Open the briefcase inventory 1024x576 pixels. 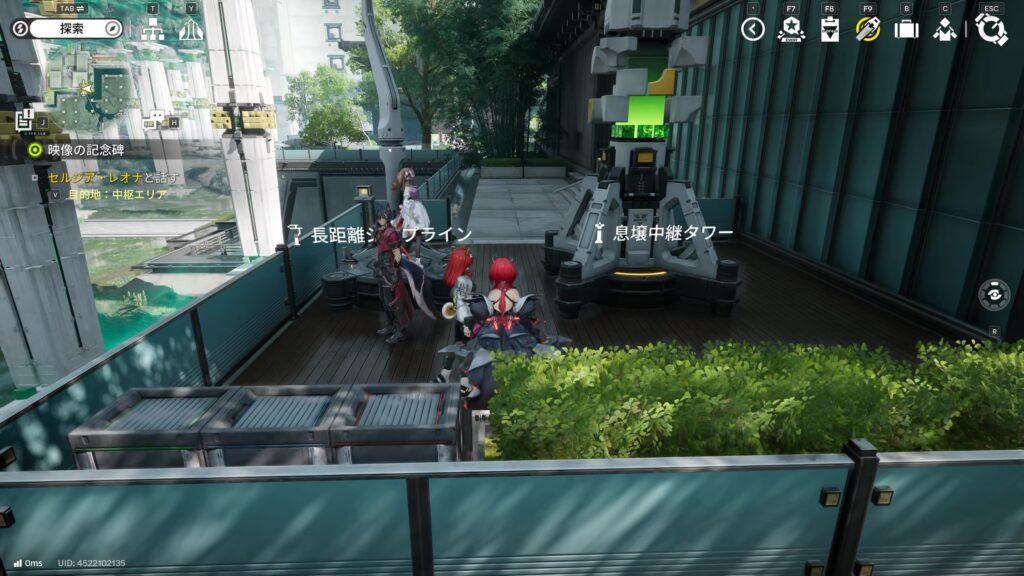point(906,29)
